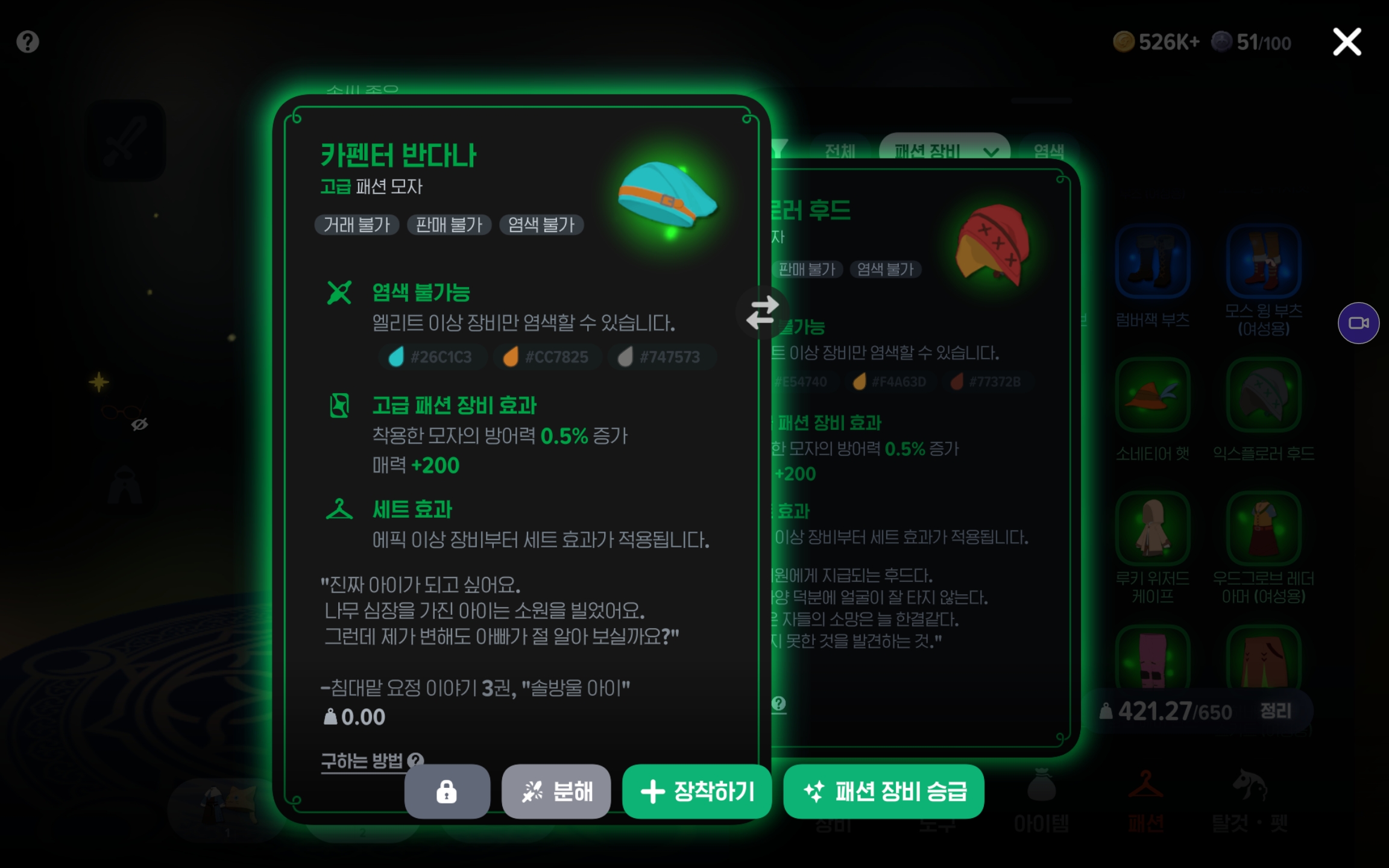Viewport: 1389px width, 868px height.
Task: Select the 모스 윙 부츠 slot
Action: pyautogui.click(x=1264, y=262)
